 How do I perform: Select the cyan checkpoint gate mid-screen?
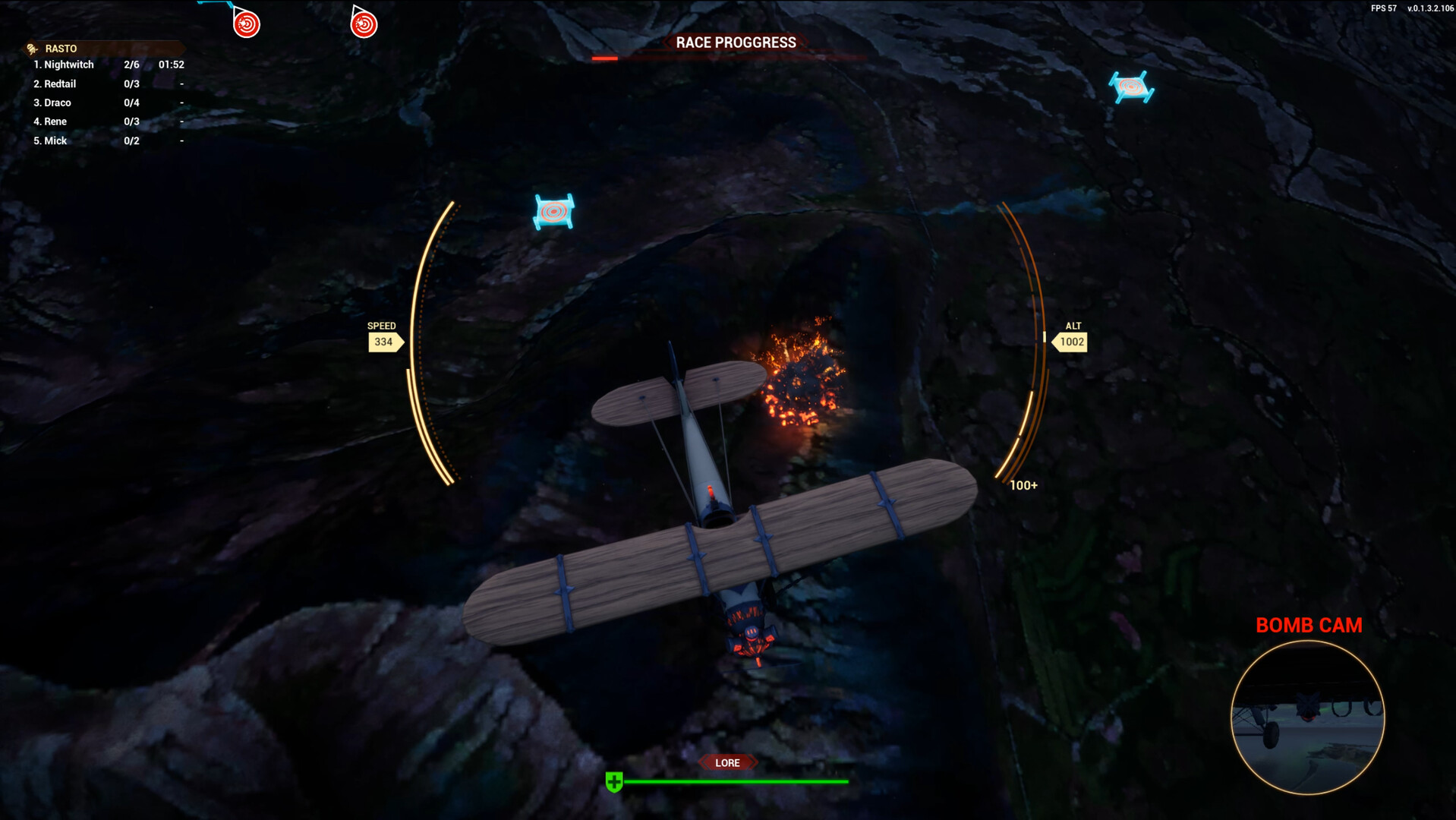coord(553,211)
